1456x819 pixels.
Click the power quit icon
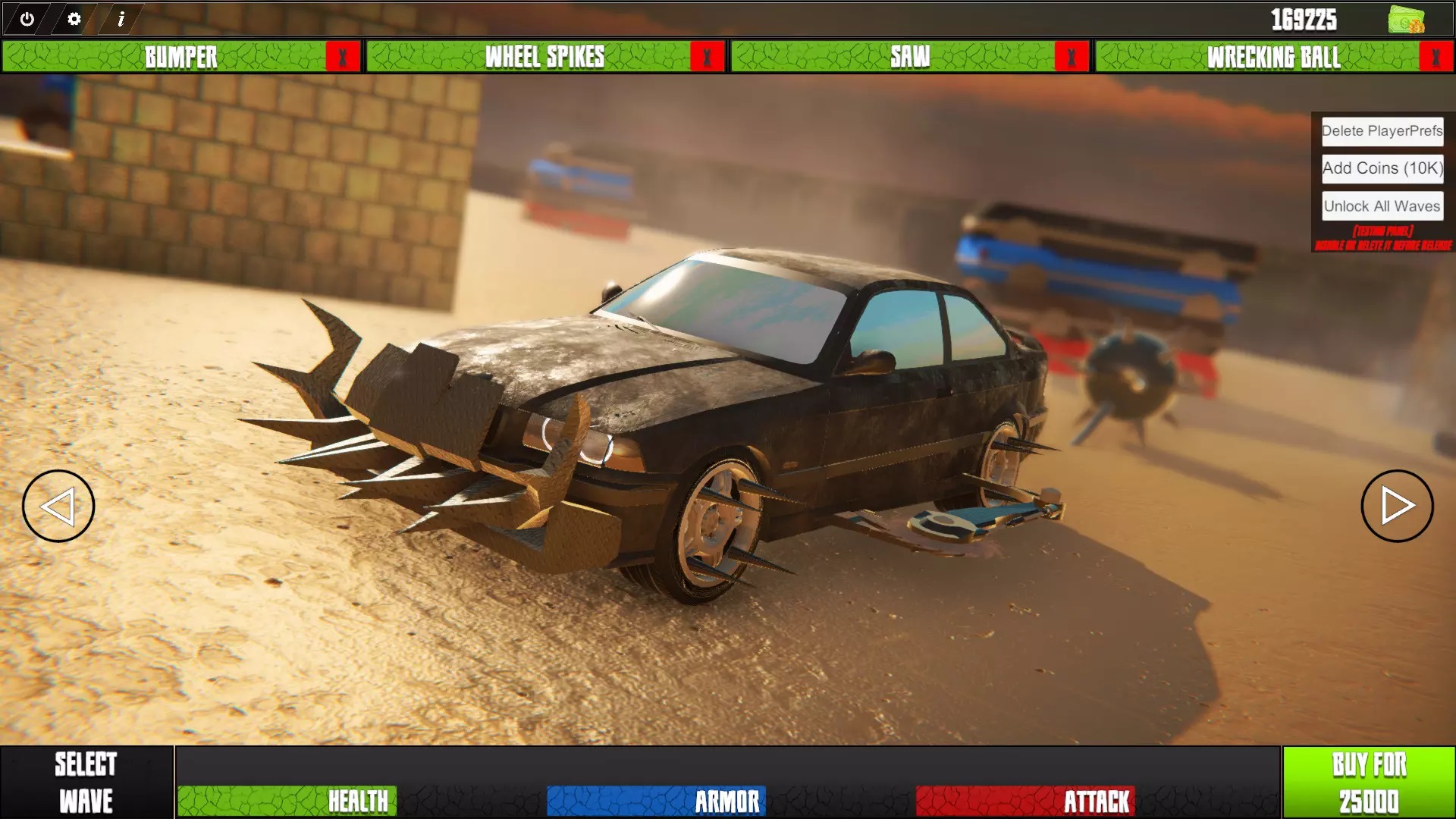[27, 19]
